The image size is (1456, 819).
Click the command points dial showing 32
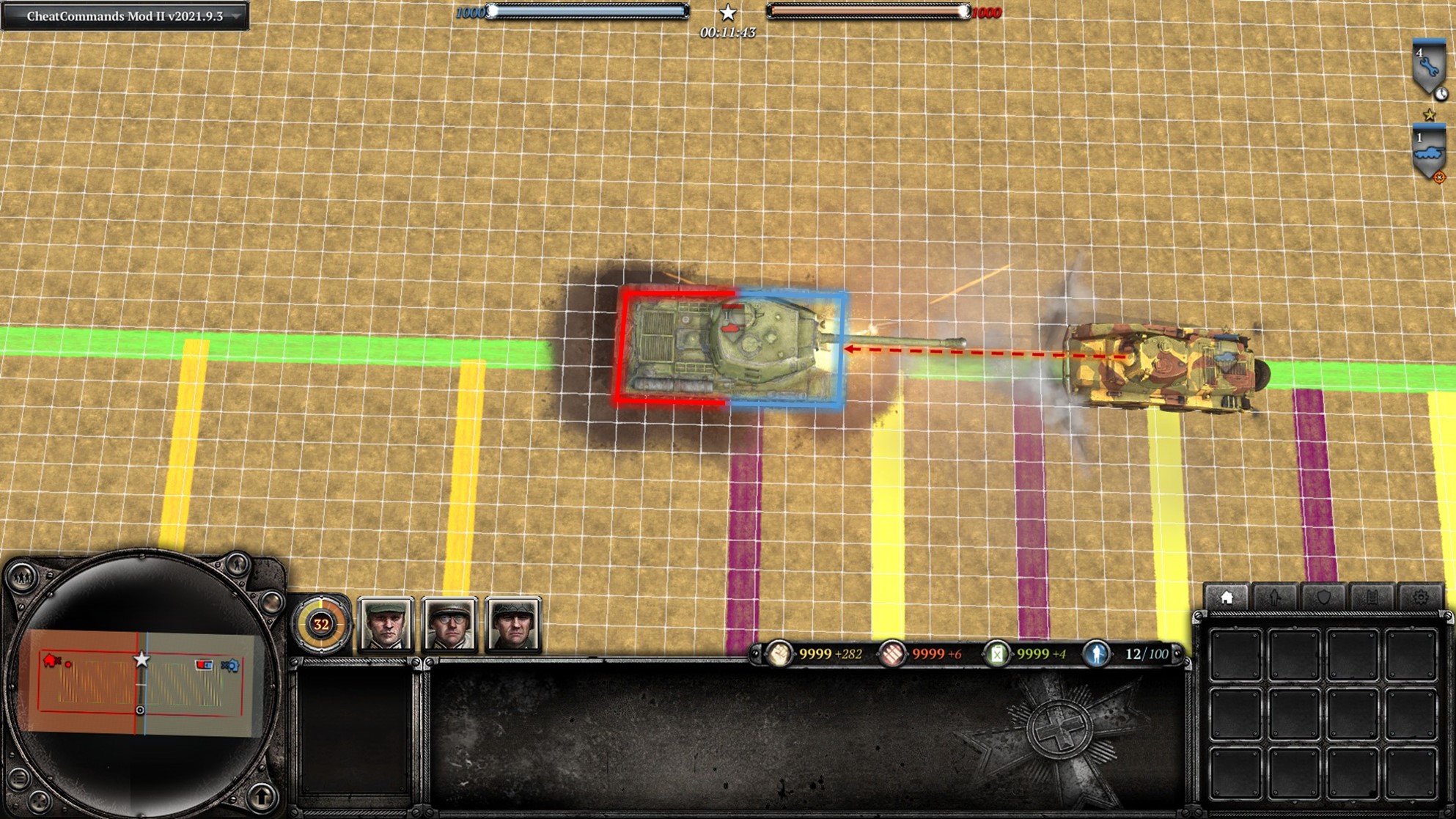point(321,625)
